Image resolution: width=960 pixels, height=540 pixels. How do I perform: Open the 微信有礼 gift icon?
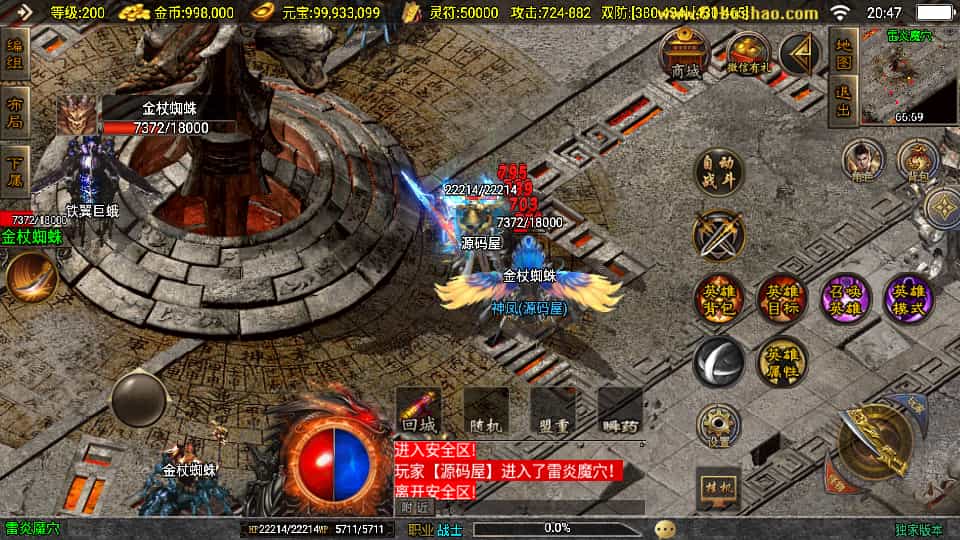[747, 53]
